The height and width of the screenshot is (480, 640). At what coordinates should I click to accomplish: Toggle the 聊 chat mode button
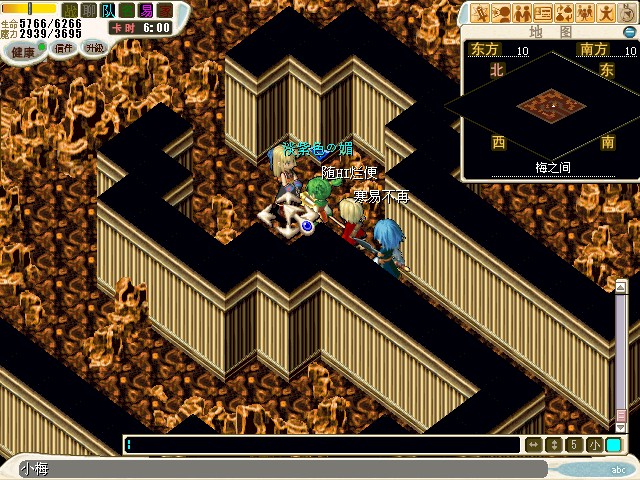pos(88,10)
